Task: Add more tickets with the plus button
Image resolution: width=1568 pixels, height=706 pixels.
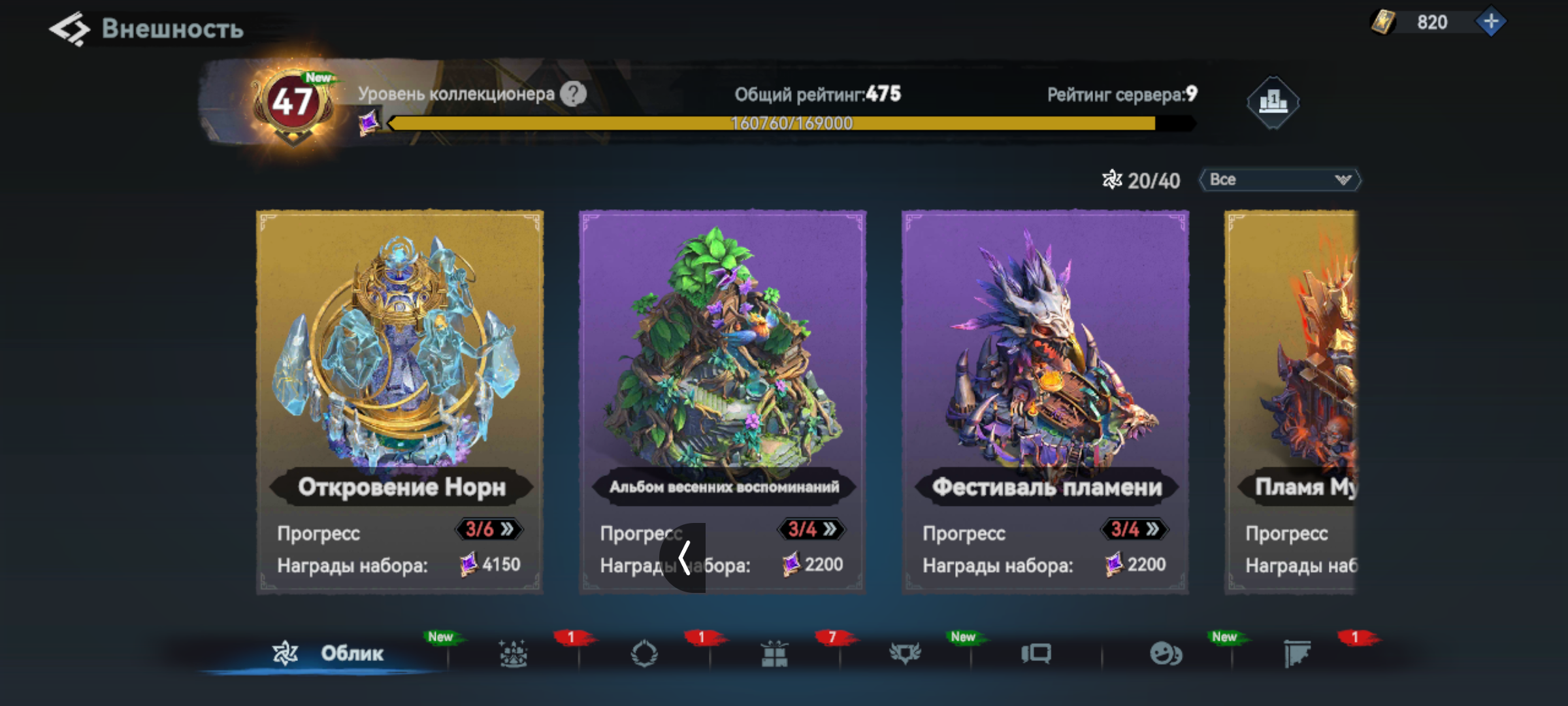Action: pyautogui.click(x=1490, y=22)
